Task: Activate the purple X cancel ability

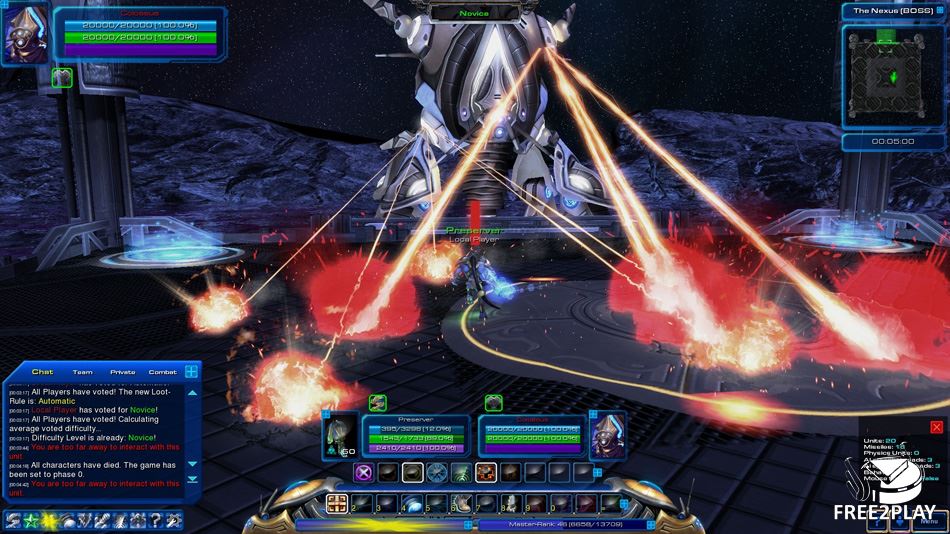Action: 364,473
